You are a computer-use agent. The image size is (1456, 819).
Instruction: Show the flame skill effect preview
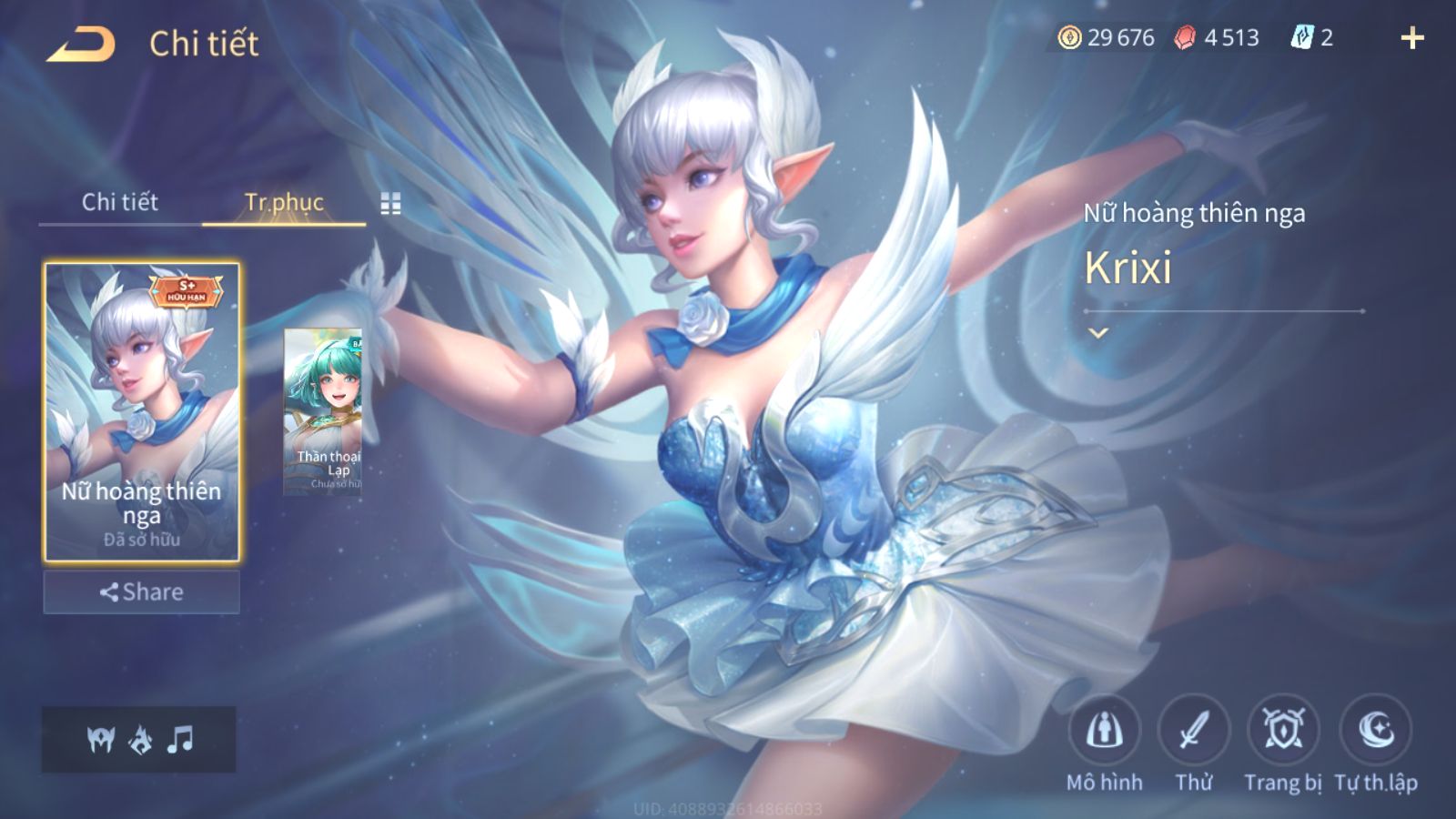tap(140, 740)
